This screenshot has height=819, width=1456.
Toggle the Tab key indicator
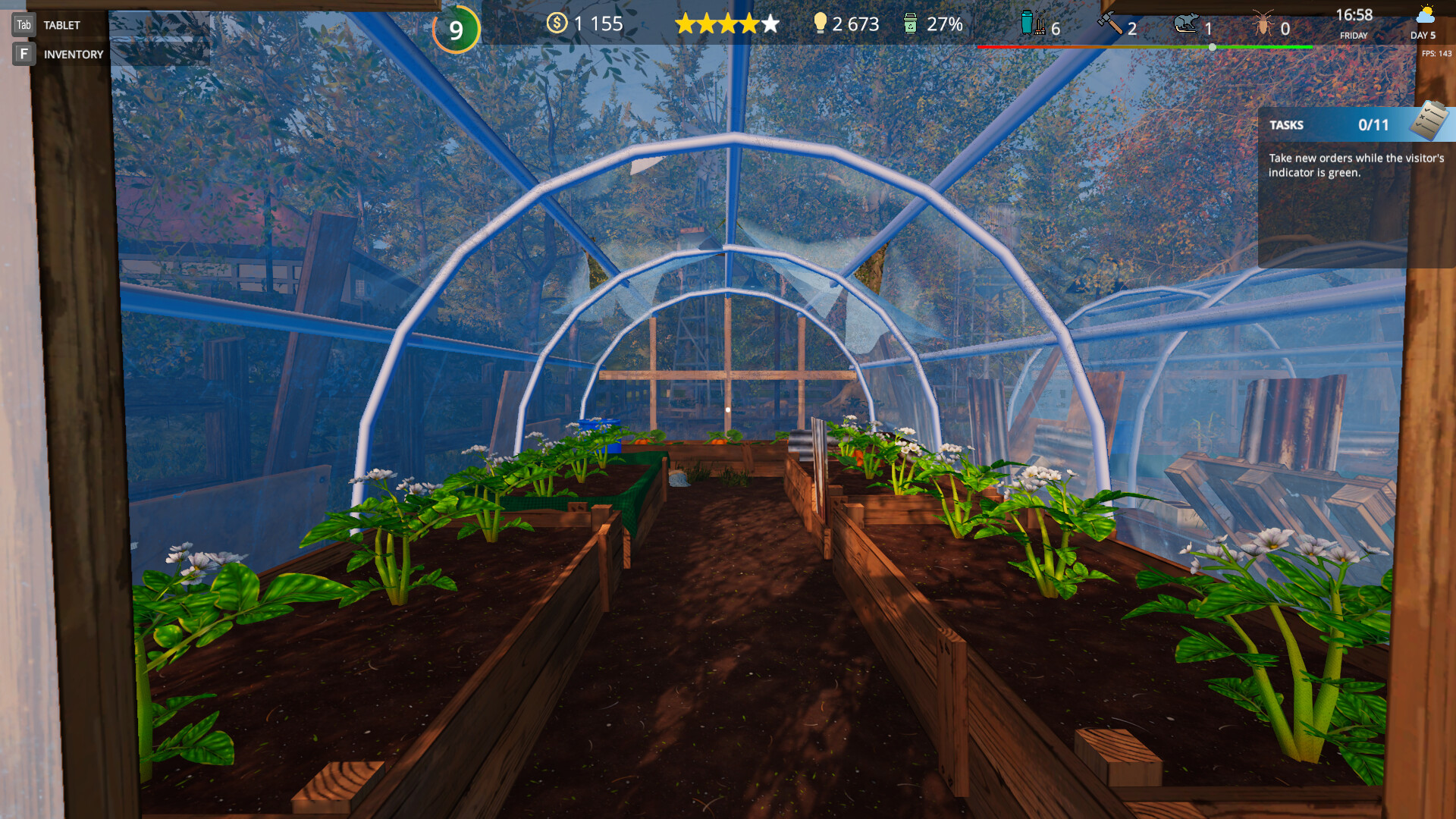[x=23, y=24]
